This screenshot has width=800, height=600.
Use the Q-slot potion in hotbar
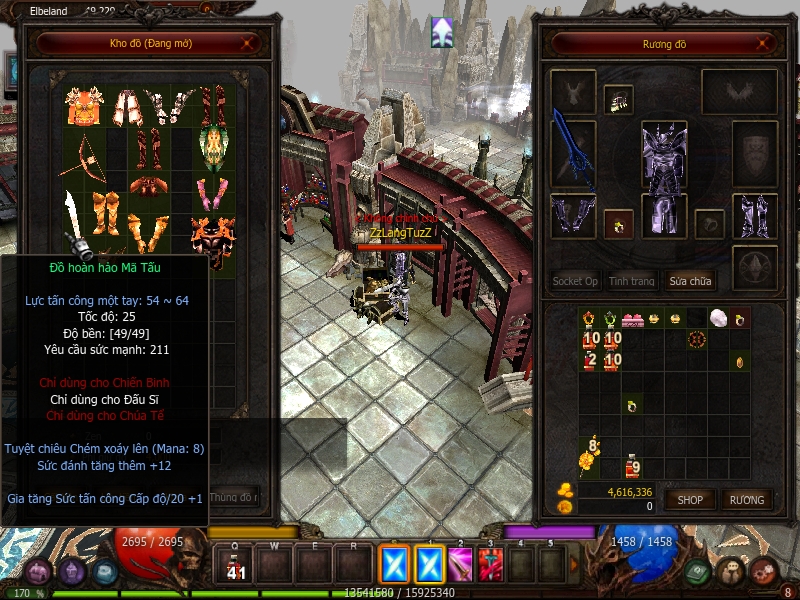point(235,566)
